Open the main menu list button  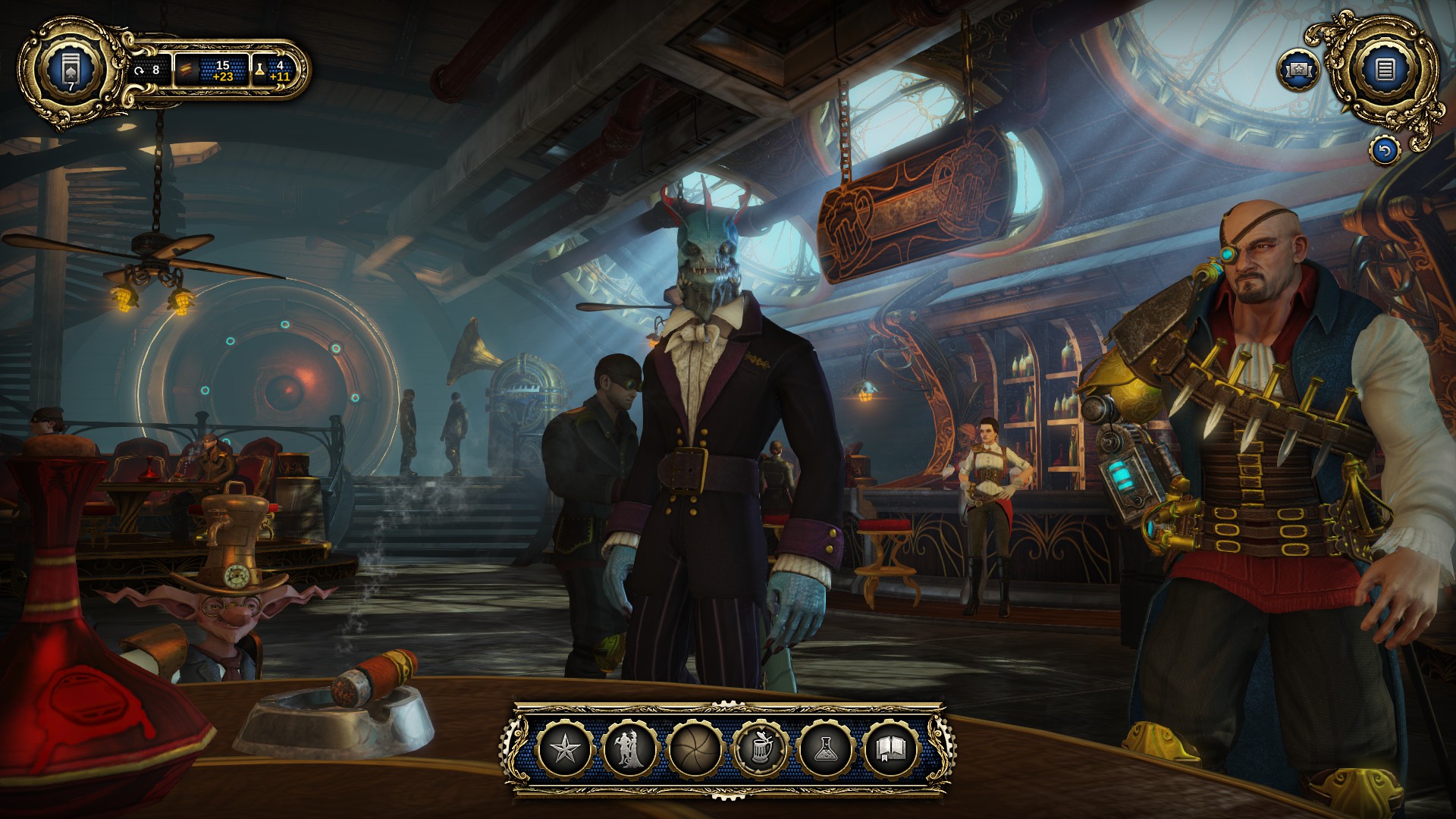(1385, 71)
